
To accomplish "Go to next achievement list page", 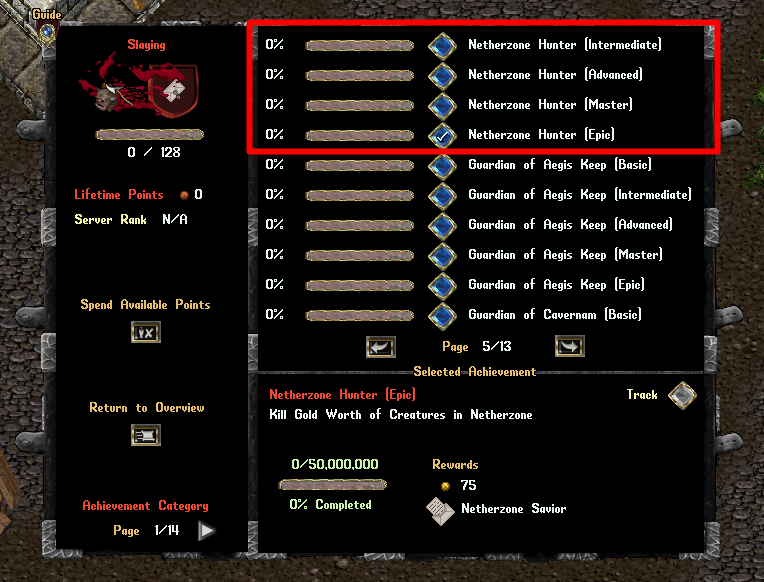I will [x=569, y=347].
